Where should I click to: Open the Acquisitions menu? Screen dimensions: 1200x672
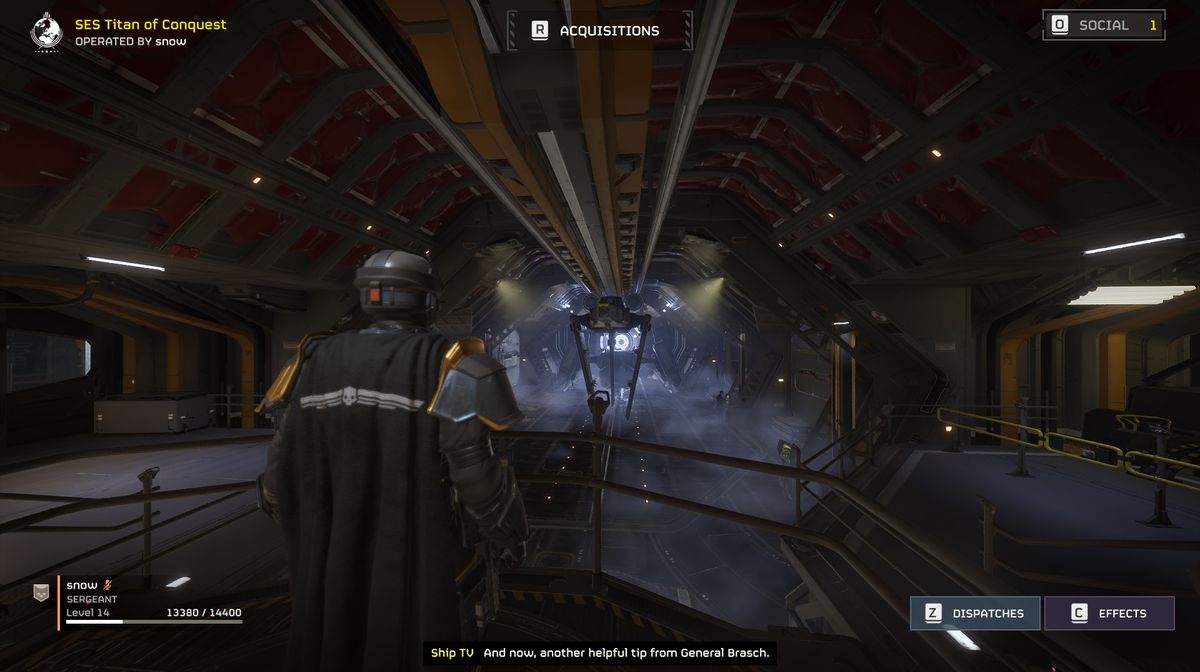pyautogui.click(x=598, y=30)
